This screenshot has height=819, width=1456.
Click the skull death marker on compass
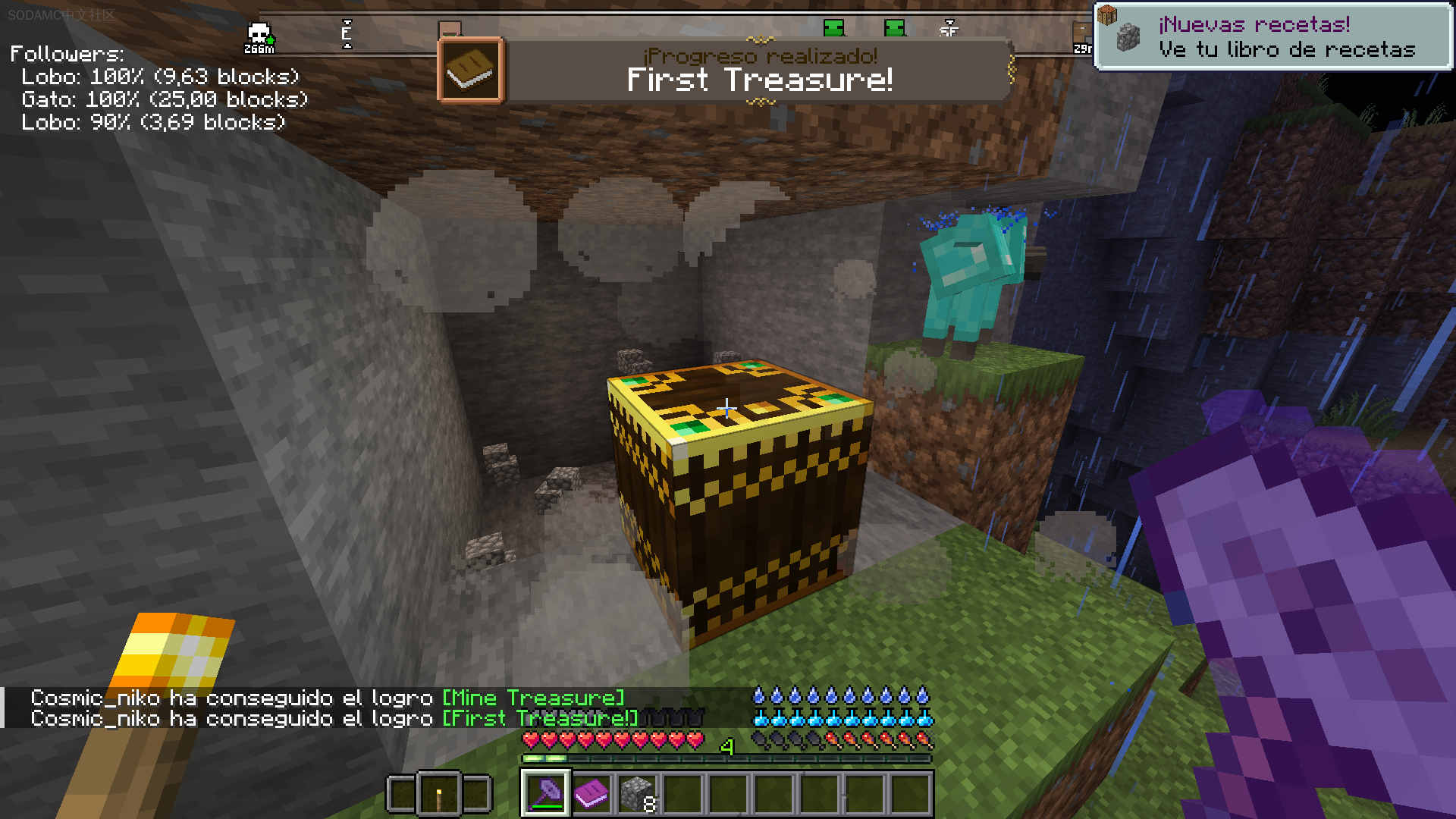pyautogui.click(x=259, y=35)
